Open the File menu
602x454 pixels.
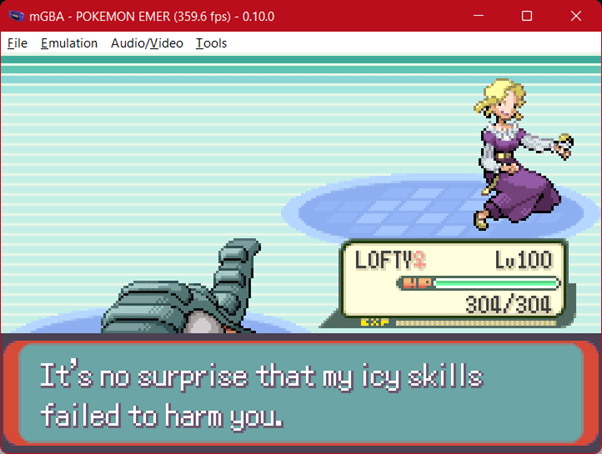[17, 43]
